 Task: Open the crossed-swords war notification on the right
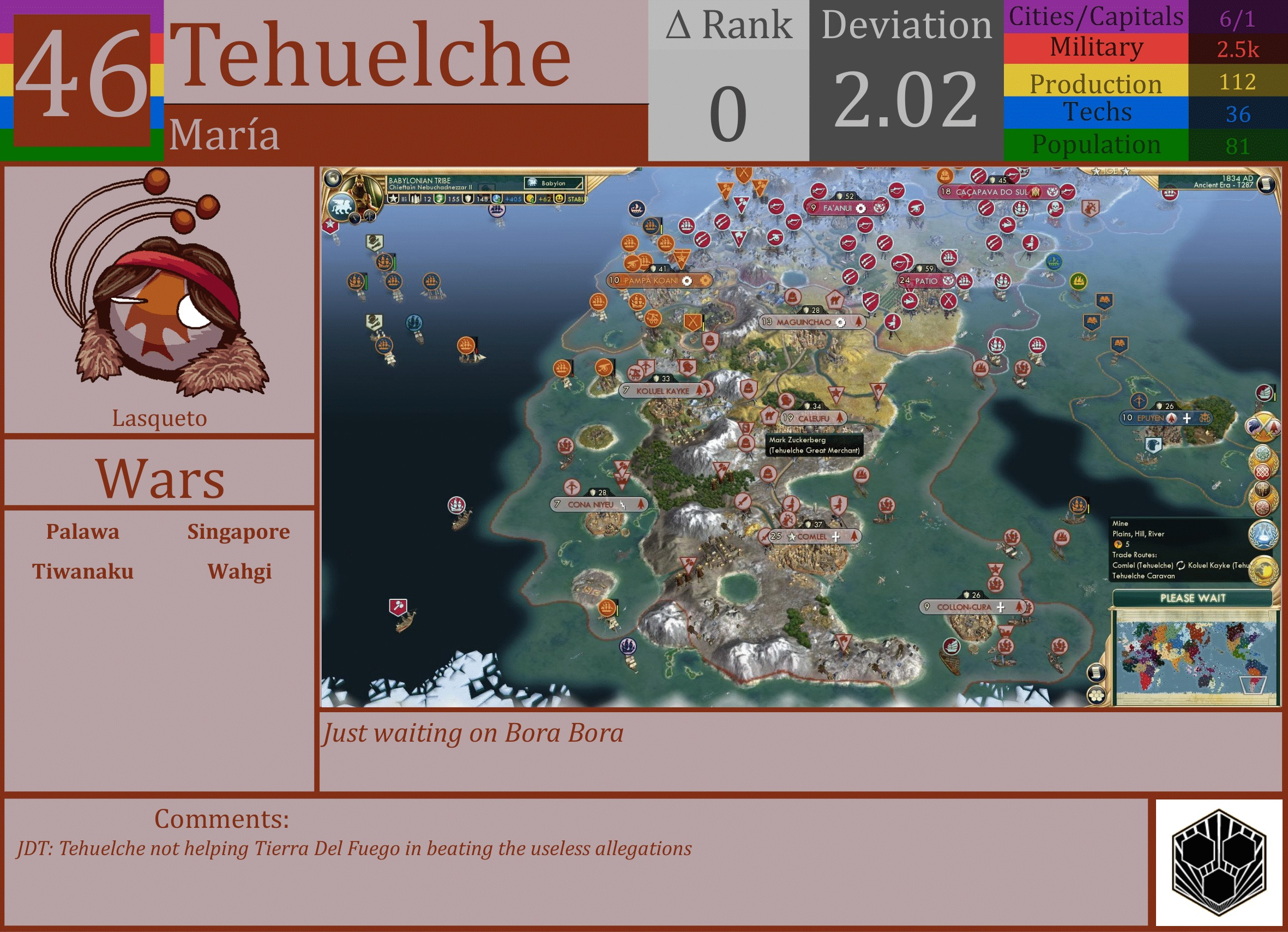point(1263,427)
